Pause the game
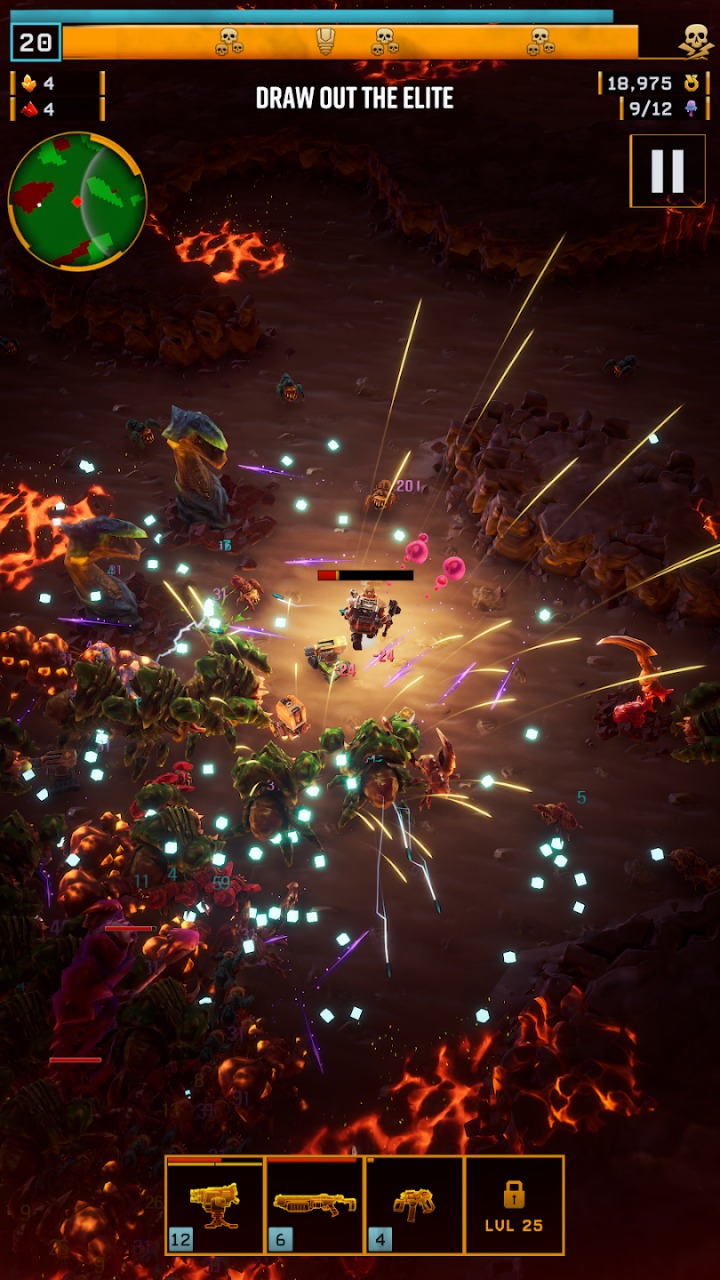 pyautogui.click(x=667, y=171)
